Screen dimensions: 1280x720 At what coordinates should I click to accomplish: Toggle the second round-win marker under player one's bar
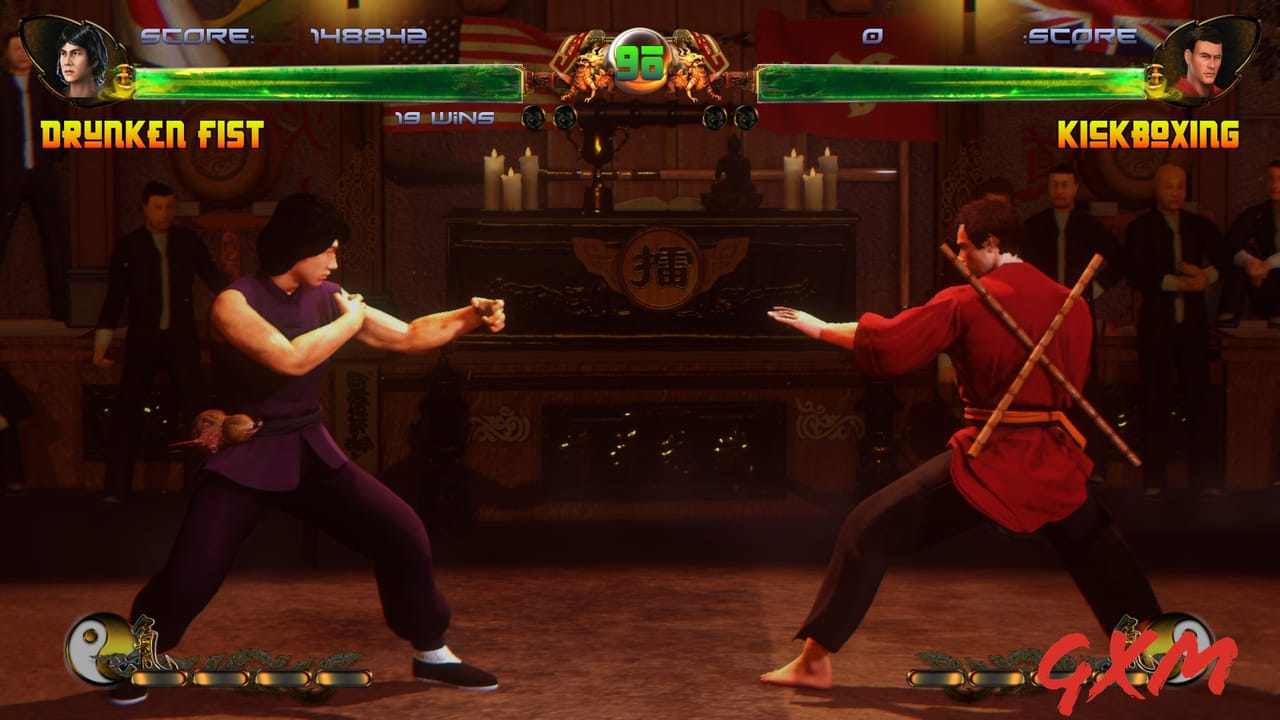click(x=563, y=117)
